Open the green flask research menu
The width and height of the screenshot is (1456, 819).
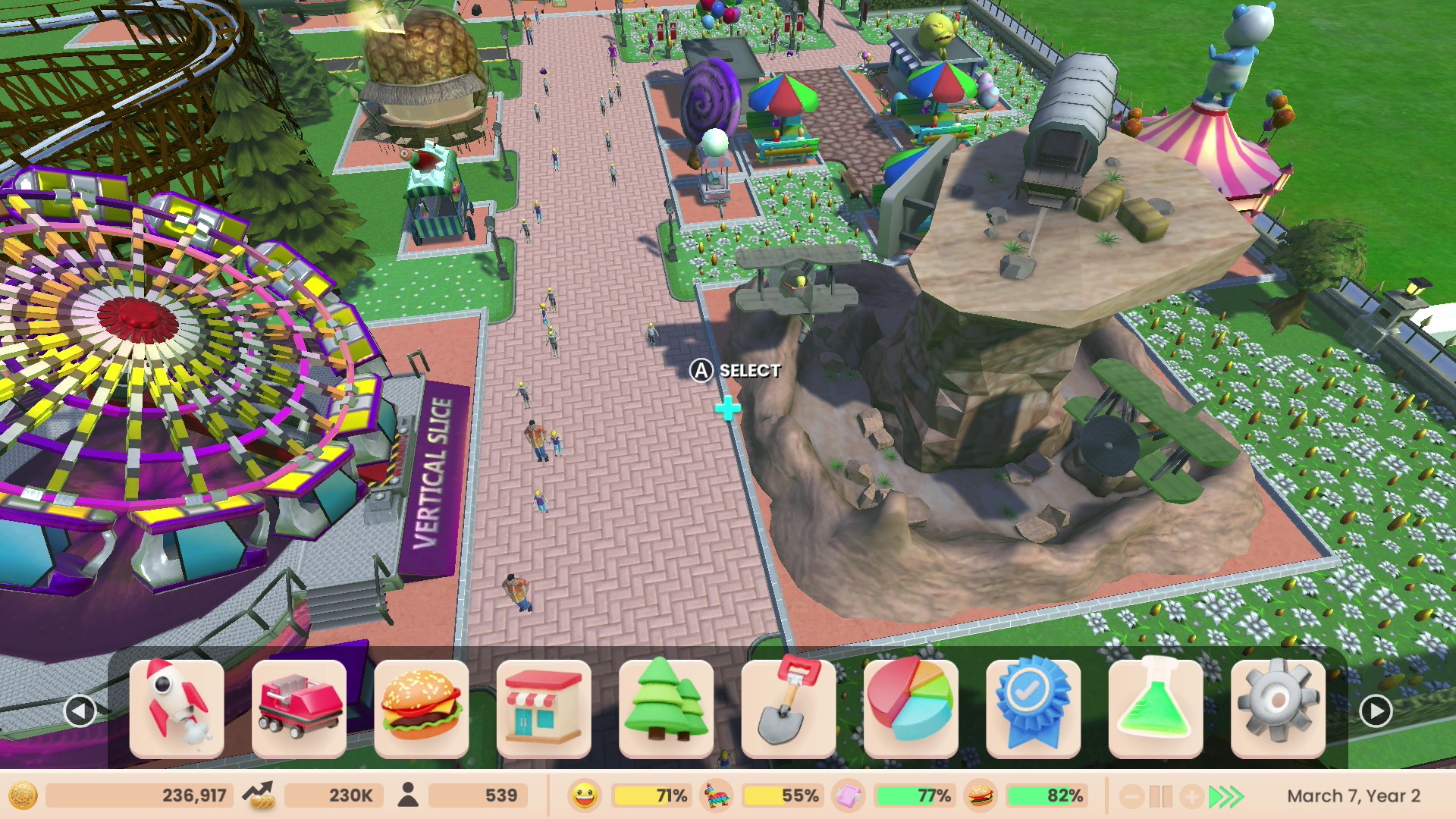pos(1156,708)
